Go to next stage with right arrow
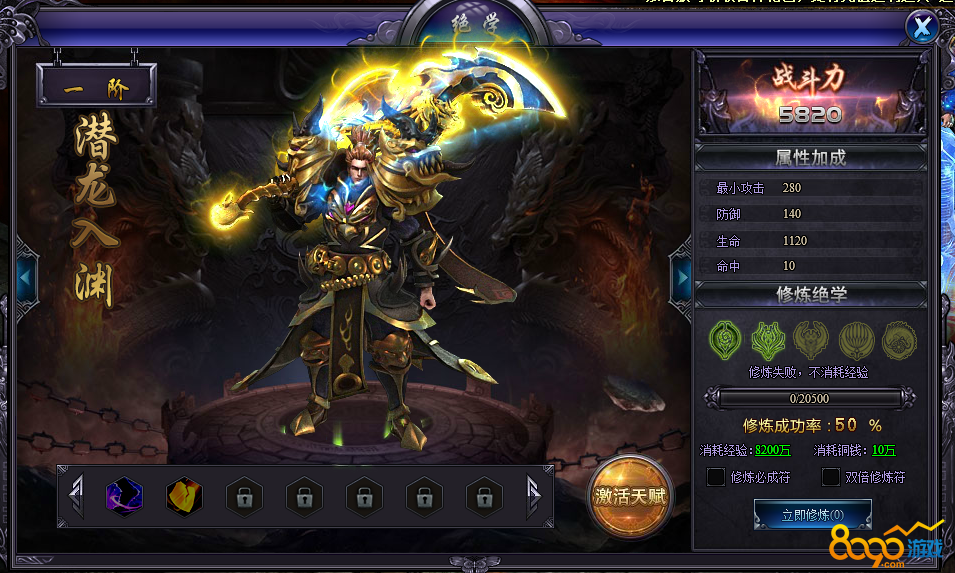 (x=681, y=277)
